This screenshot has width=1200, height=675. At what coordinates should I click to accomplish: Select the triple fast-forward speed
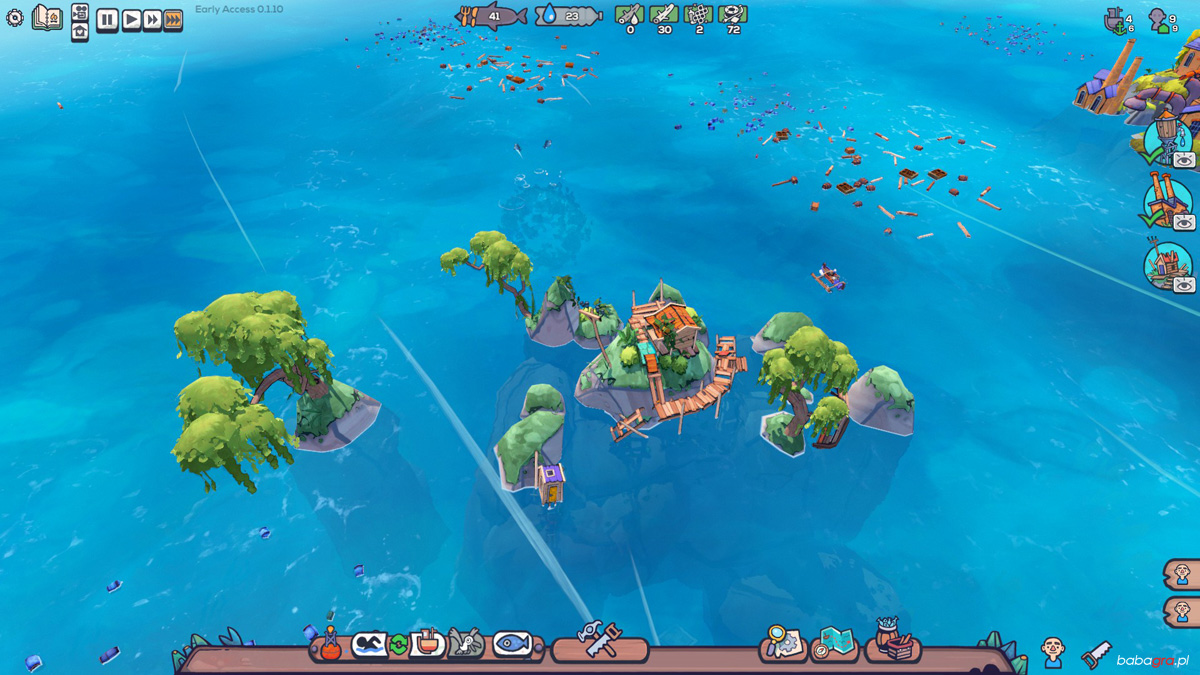point(173,19)
